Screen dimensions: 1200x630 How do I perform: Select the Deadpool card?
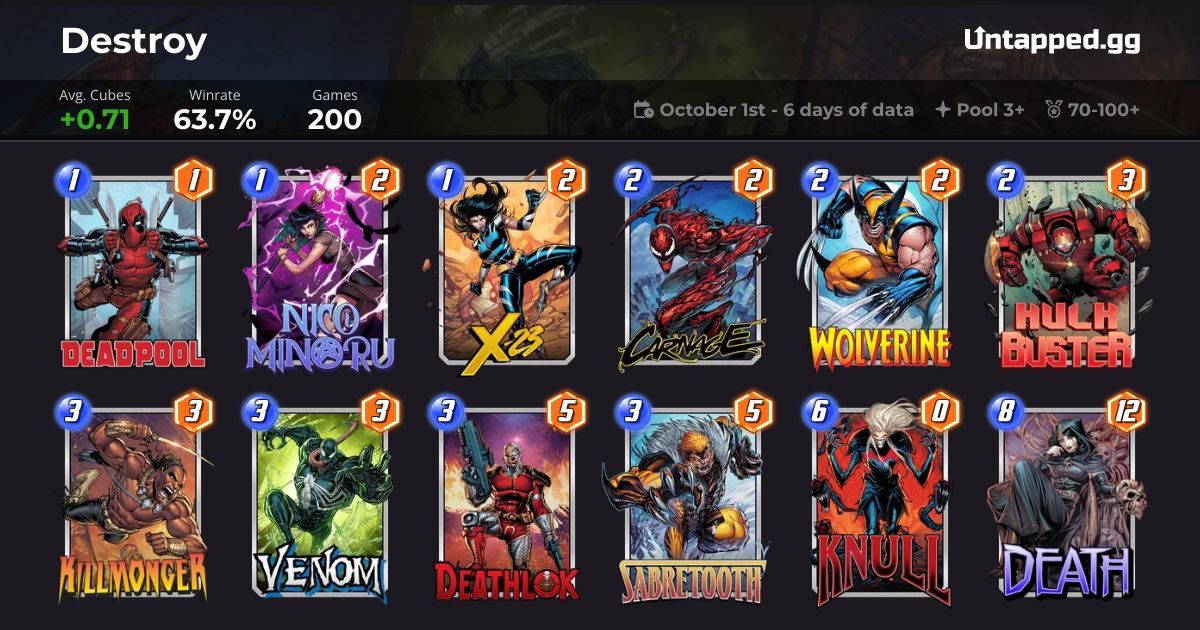pyautogui.click(x=132, y=268)
